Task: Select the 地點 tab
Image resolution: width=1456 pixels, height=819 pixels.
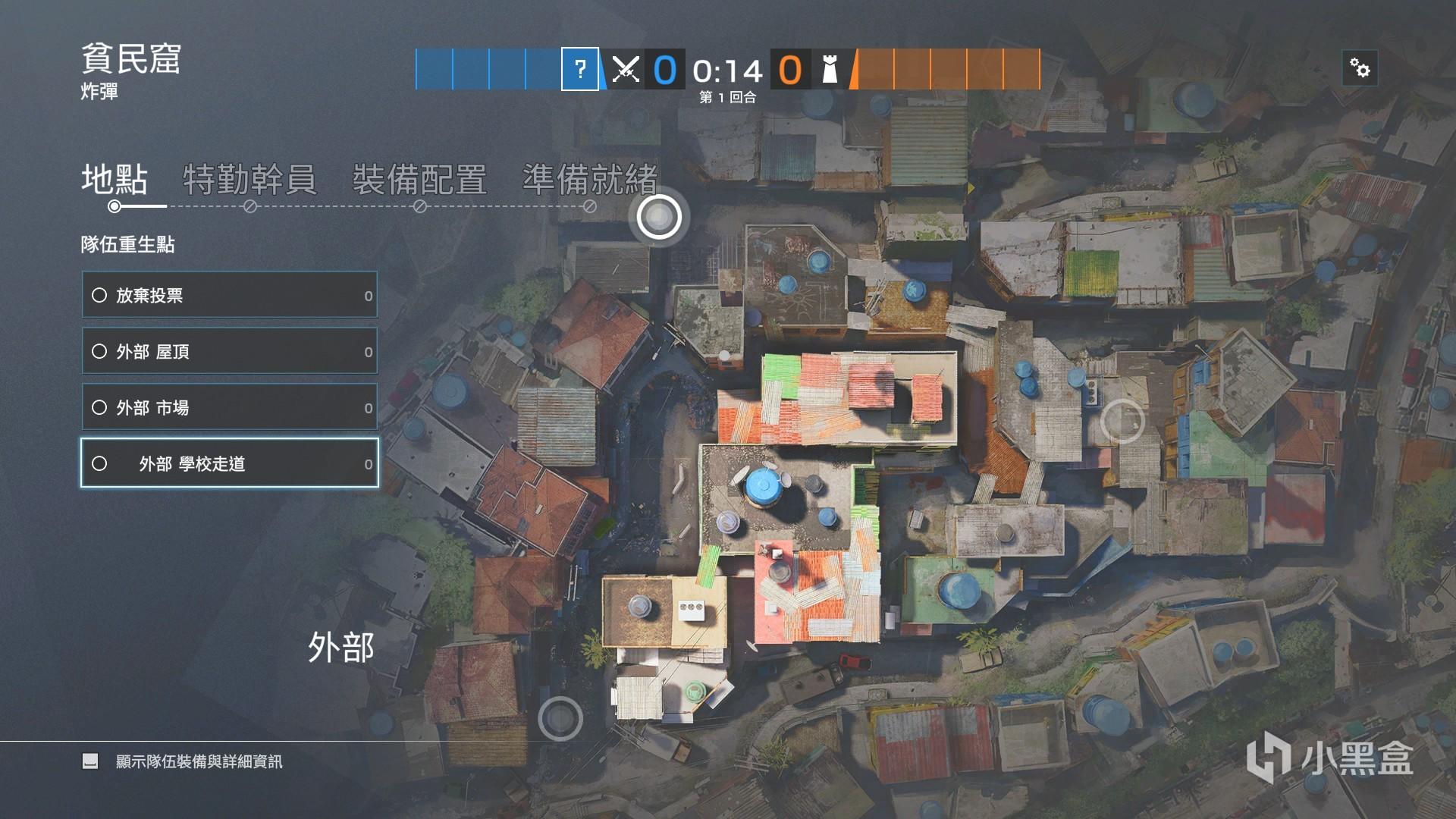Action: click(115, 180)
